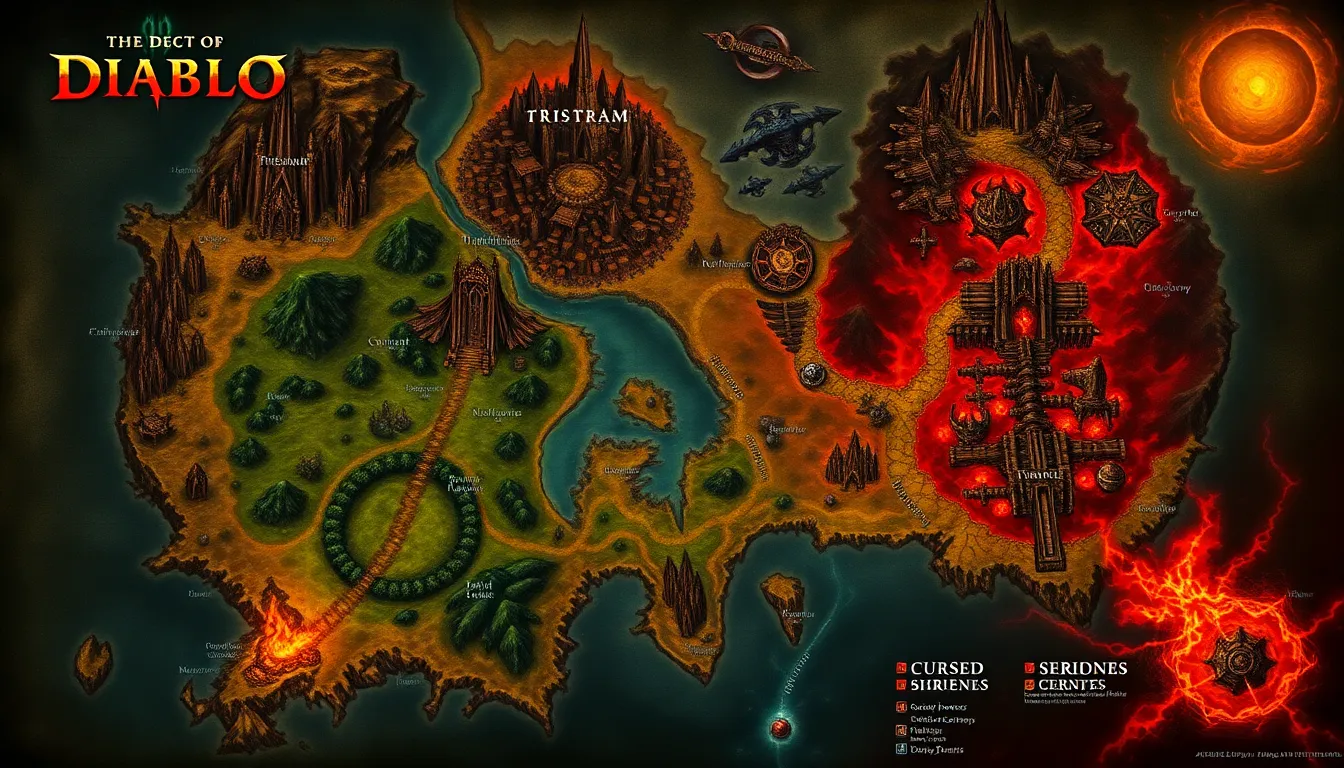The height and width of the screenshot is (768, 1344).
Task: Click the CERNTES legend entry
Action: pyautogui.click(x=1072, y=685)
